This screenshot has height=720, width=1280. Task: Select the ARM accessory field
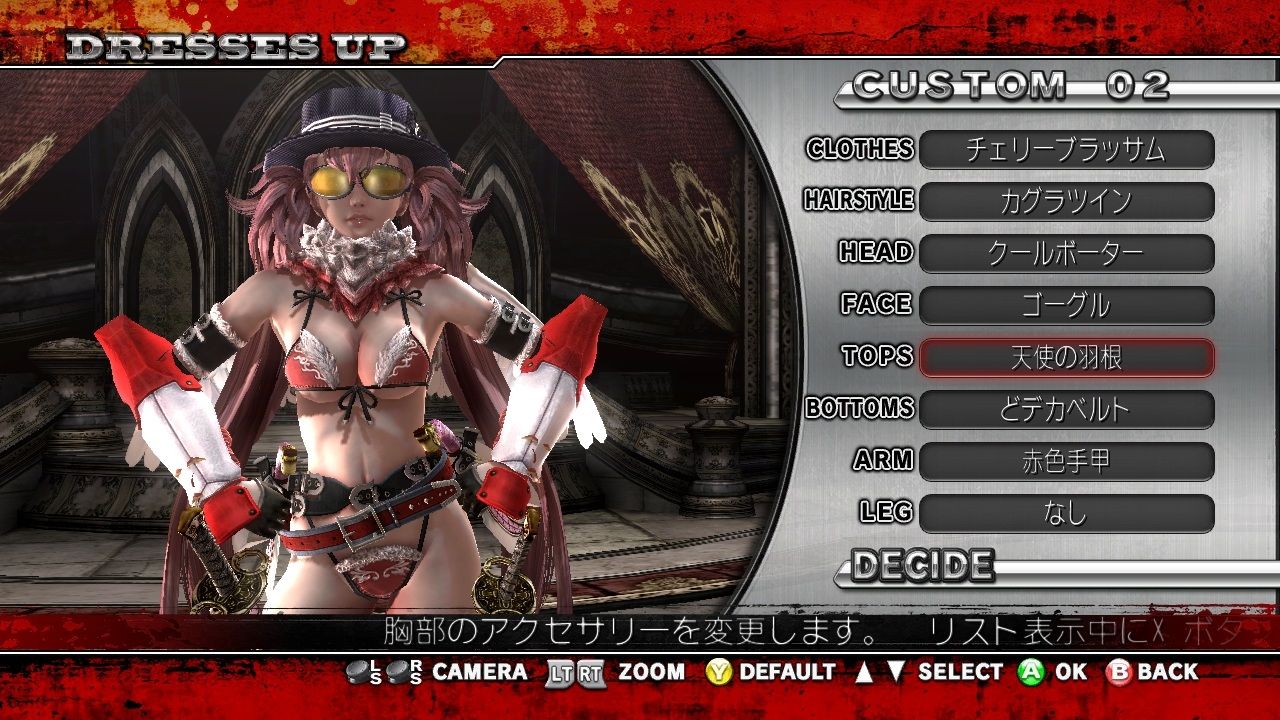tap(1066, 462)
